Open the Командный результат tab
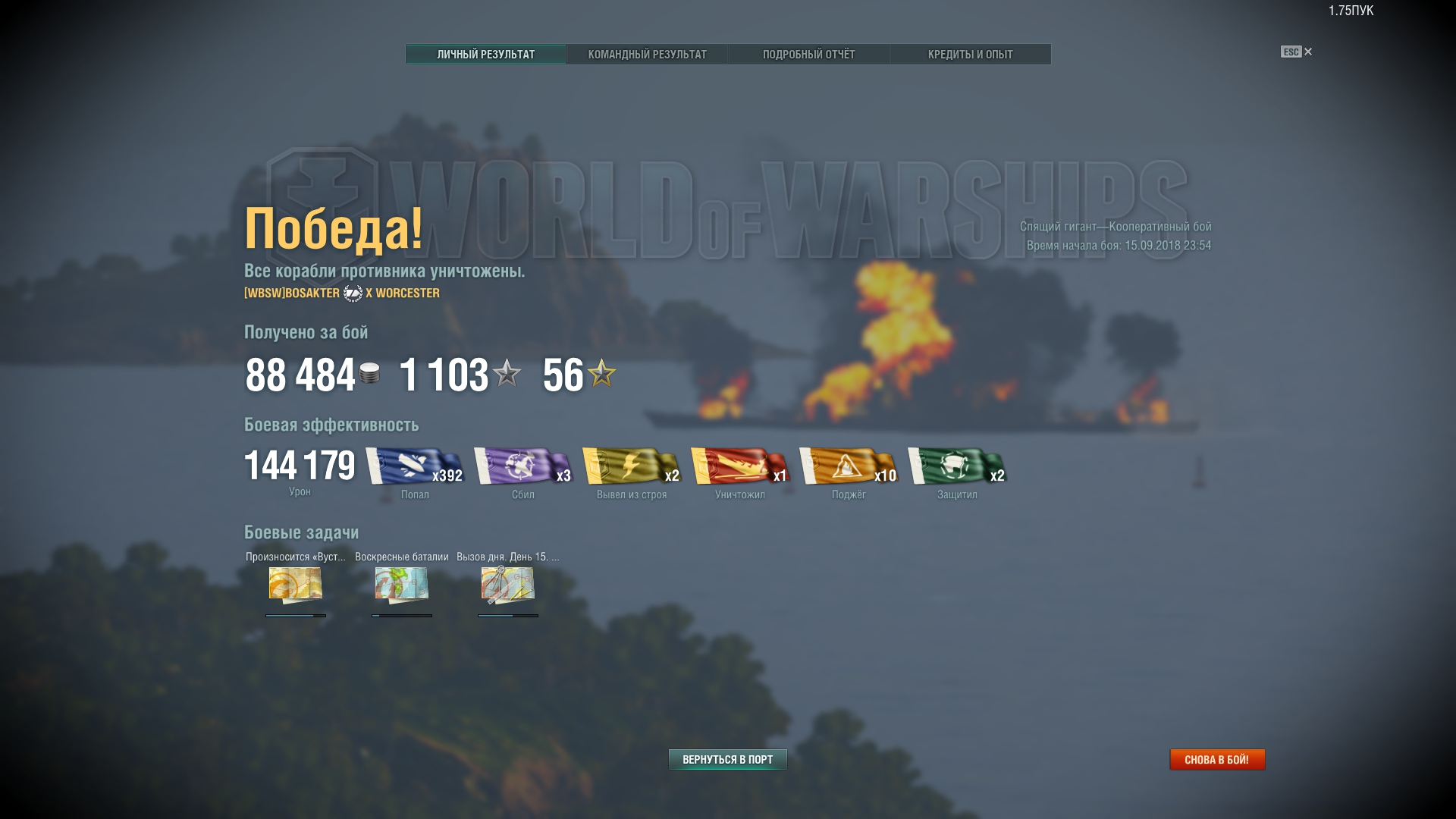1456x819 pixels. [x=647, y=55]
